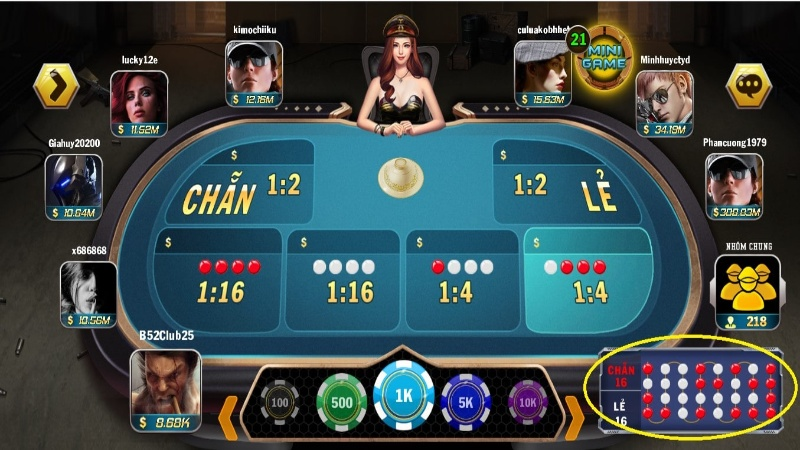Choose the 1K chip

click(403, 395)
